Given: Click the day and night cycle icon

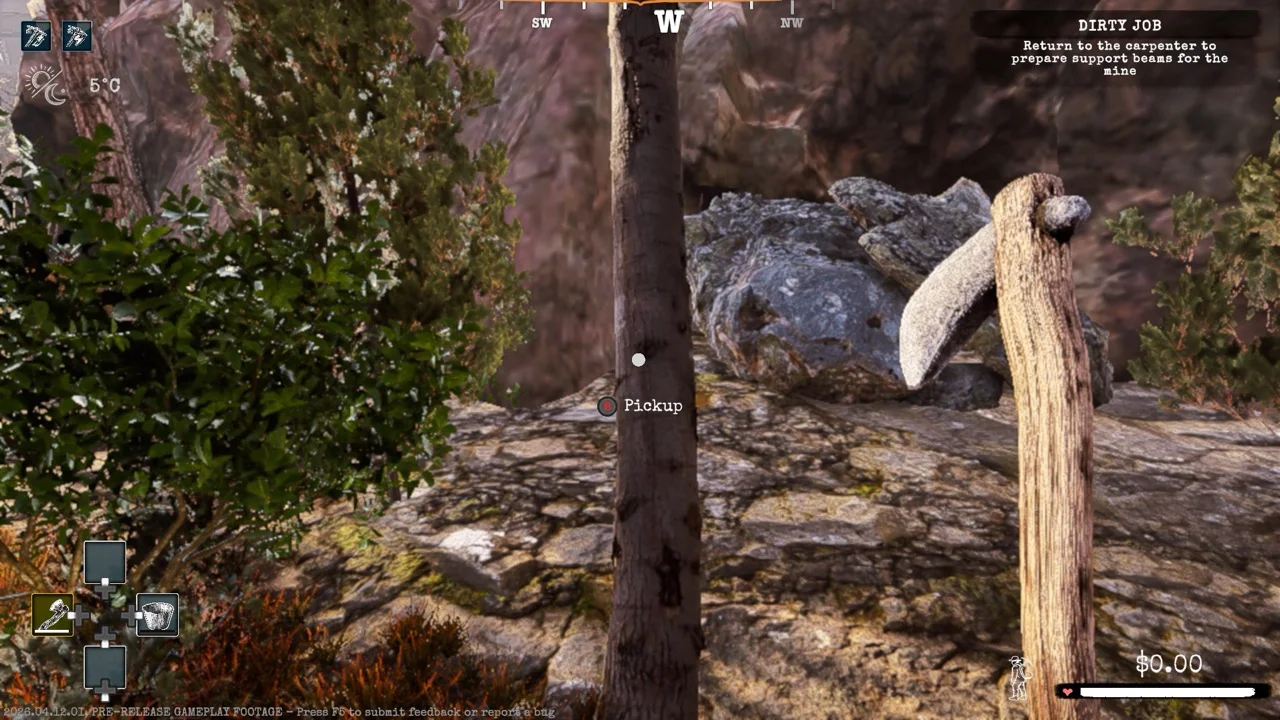Looking at the screenshot, I should coord(44,85).
